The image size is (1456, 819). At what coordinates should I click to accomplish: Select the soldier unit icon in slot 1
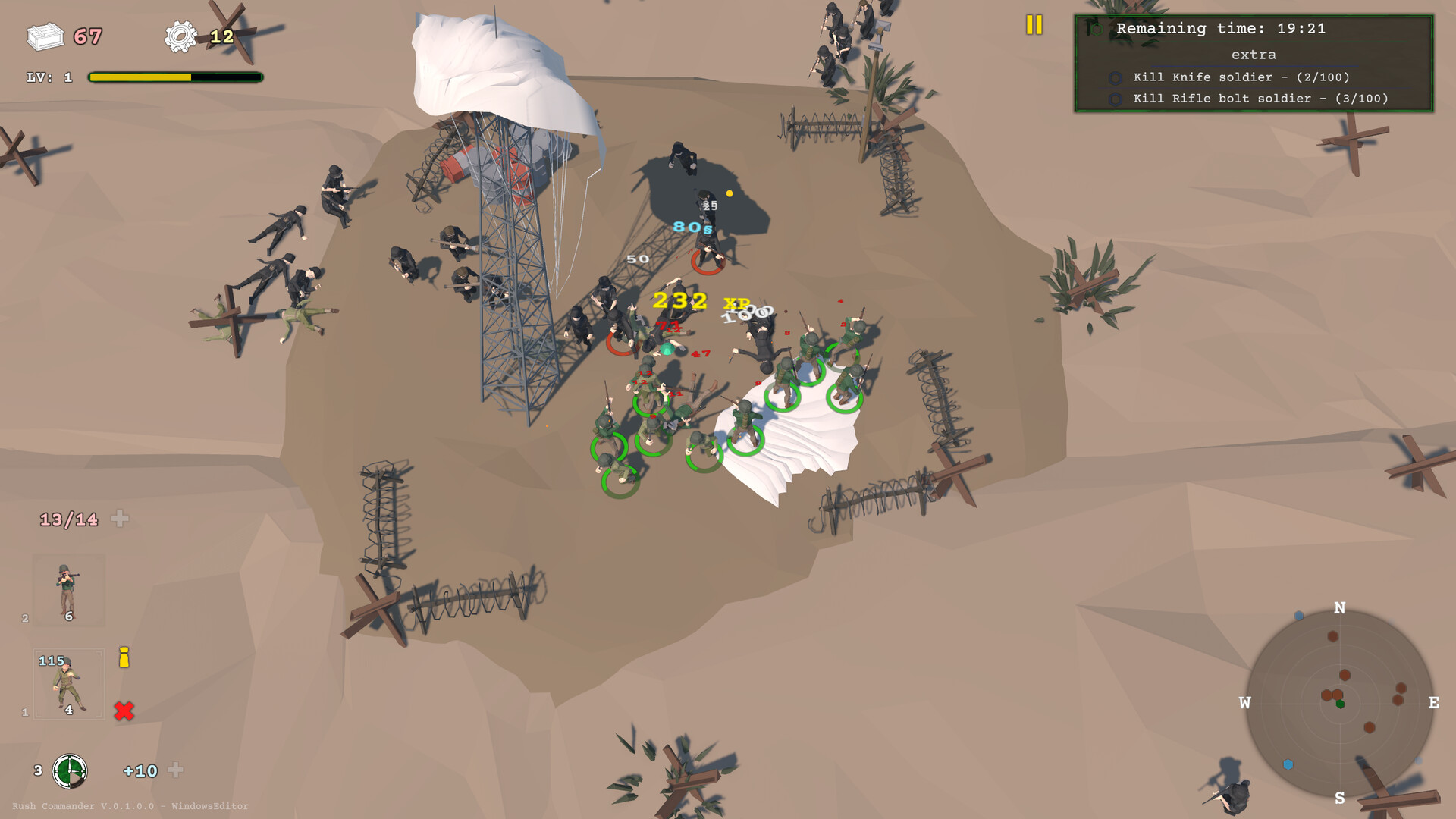click(x=67, y=686)
